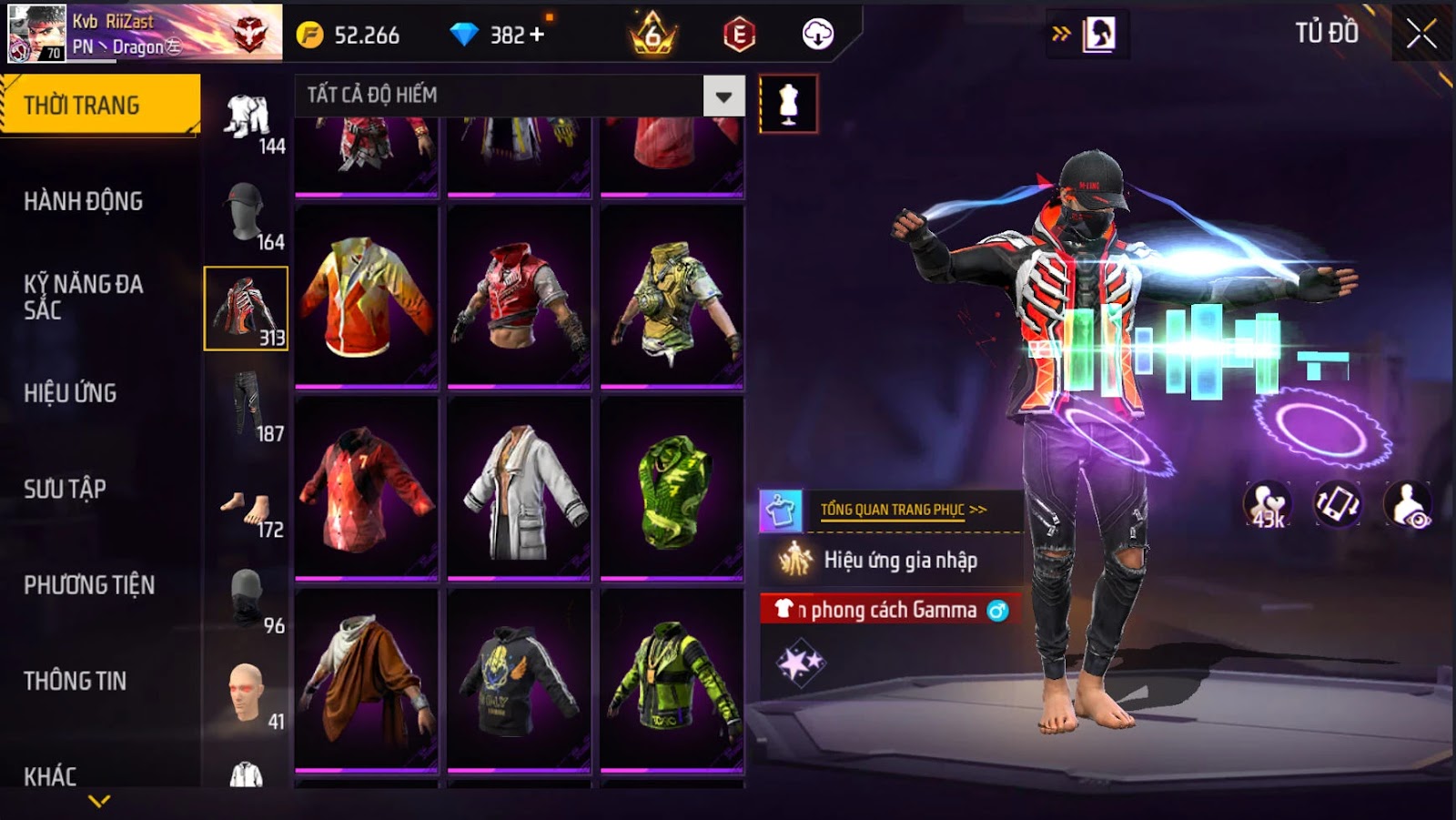The image size is (1456, 820).
Task: Select the yellow-orange flame jacket
Action: tap(367, 296)
